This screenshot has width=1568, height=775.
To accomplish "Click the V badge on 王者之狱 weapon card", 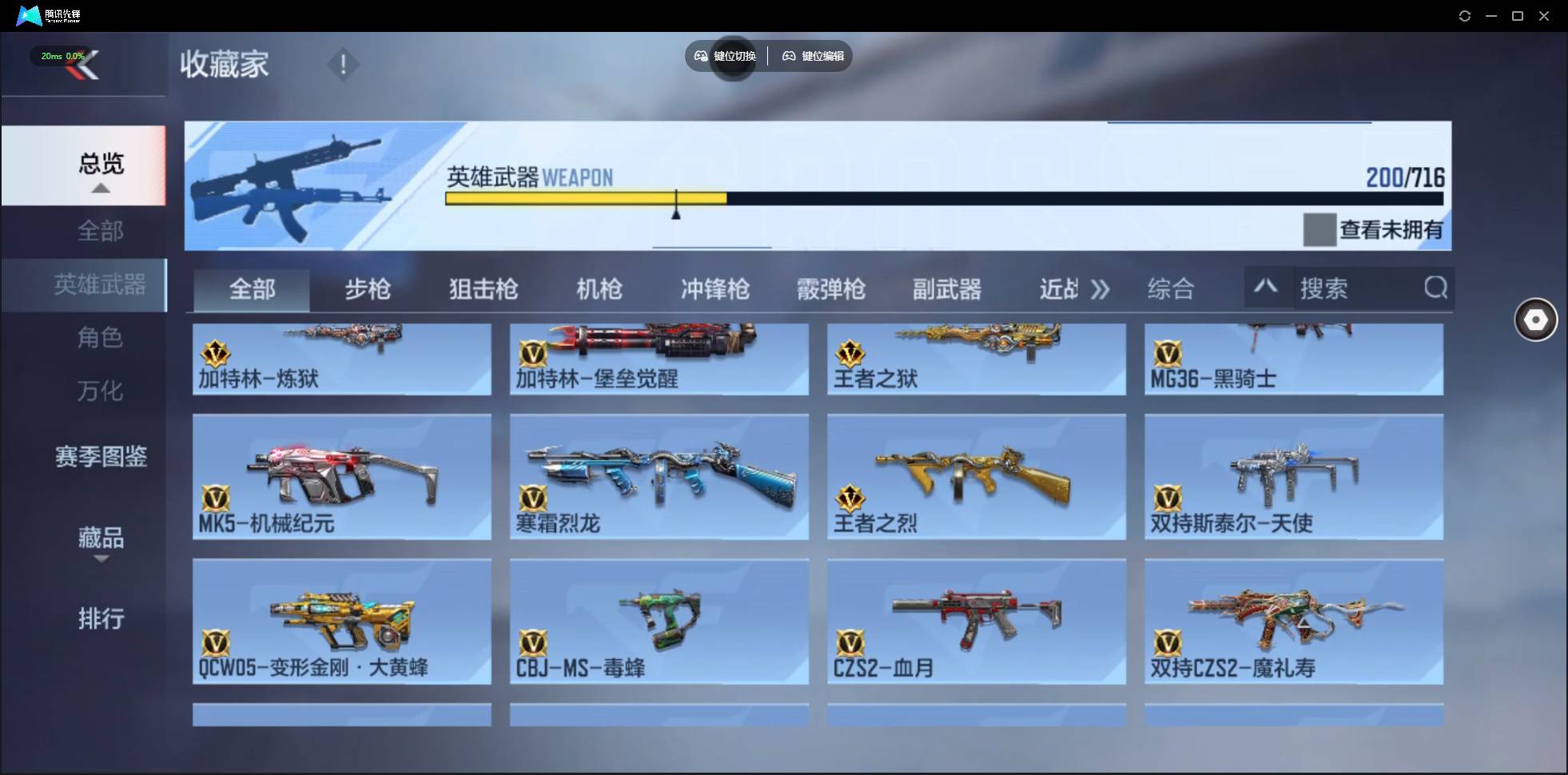I will [x=850, y=354].
